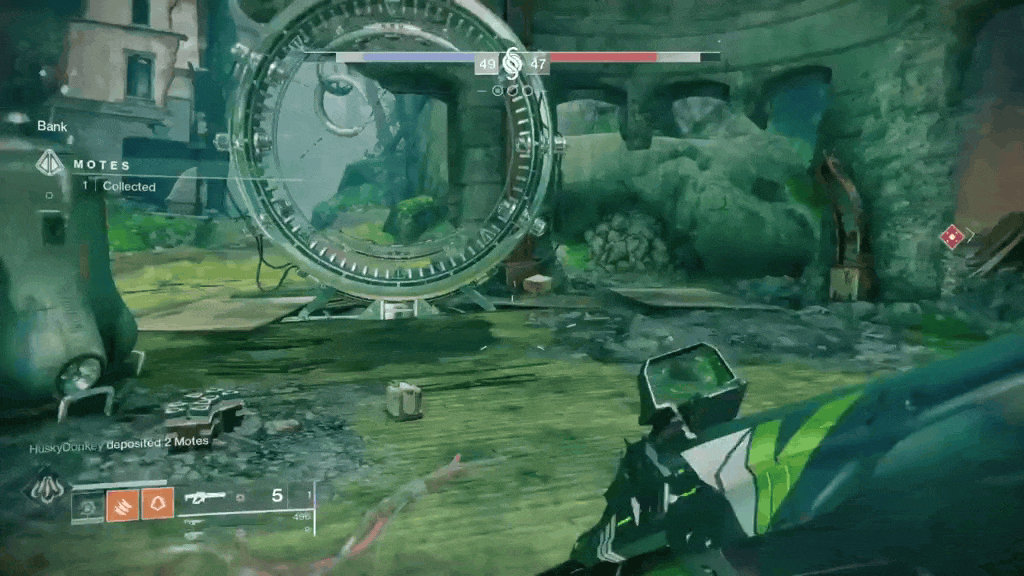Select the Motes triangle objective icon
This screenshot has width=1024, height=576.
click(x=48, y=164)
